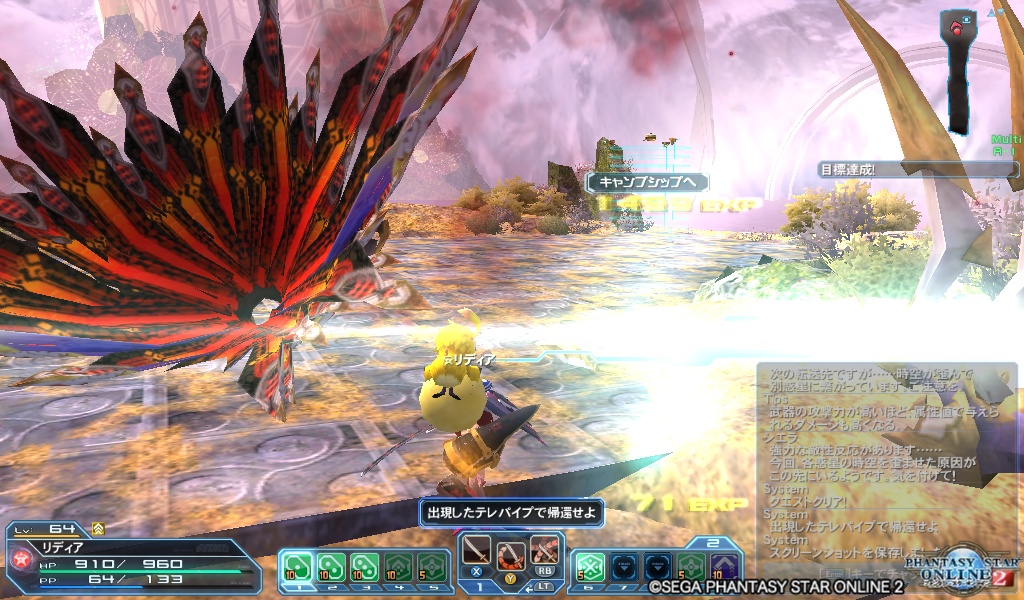The image size is (1024, 600).
Task: Equip the straight sword in the weapon palette
Action: coord(478,552)
